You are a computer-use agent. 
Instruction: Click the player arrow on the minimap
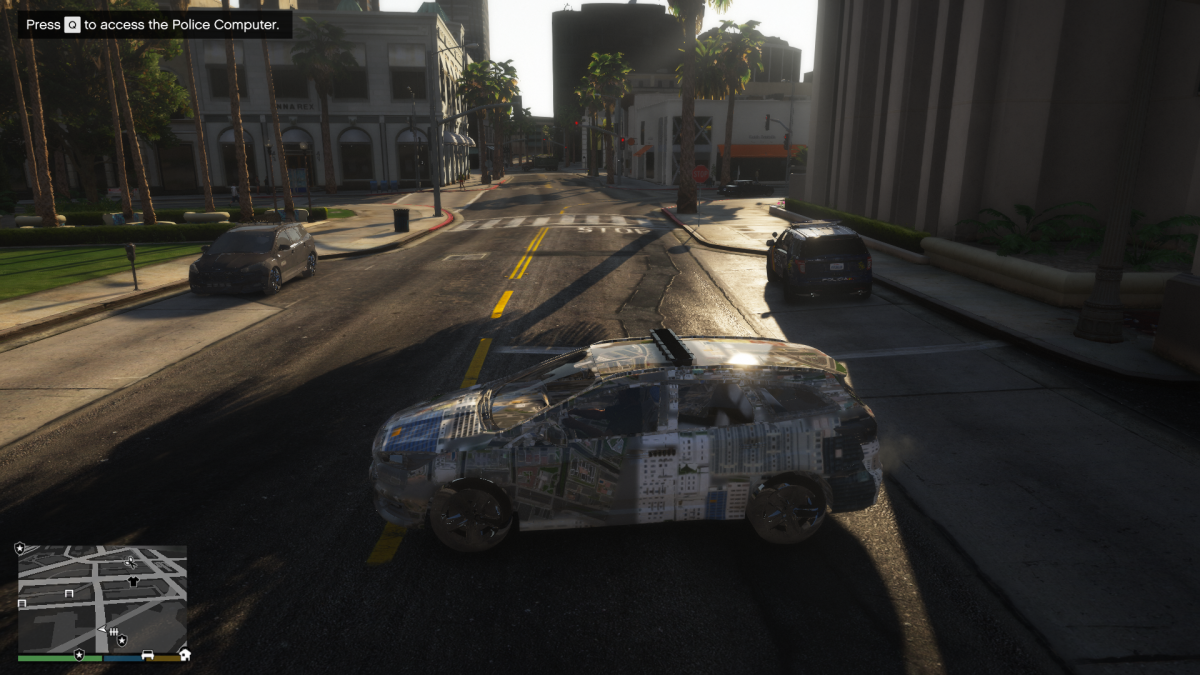pos(101,630)
